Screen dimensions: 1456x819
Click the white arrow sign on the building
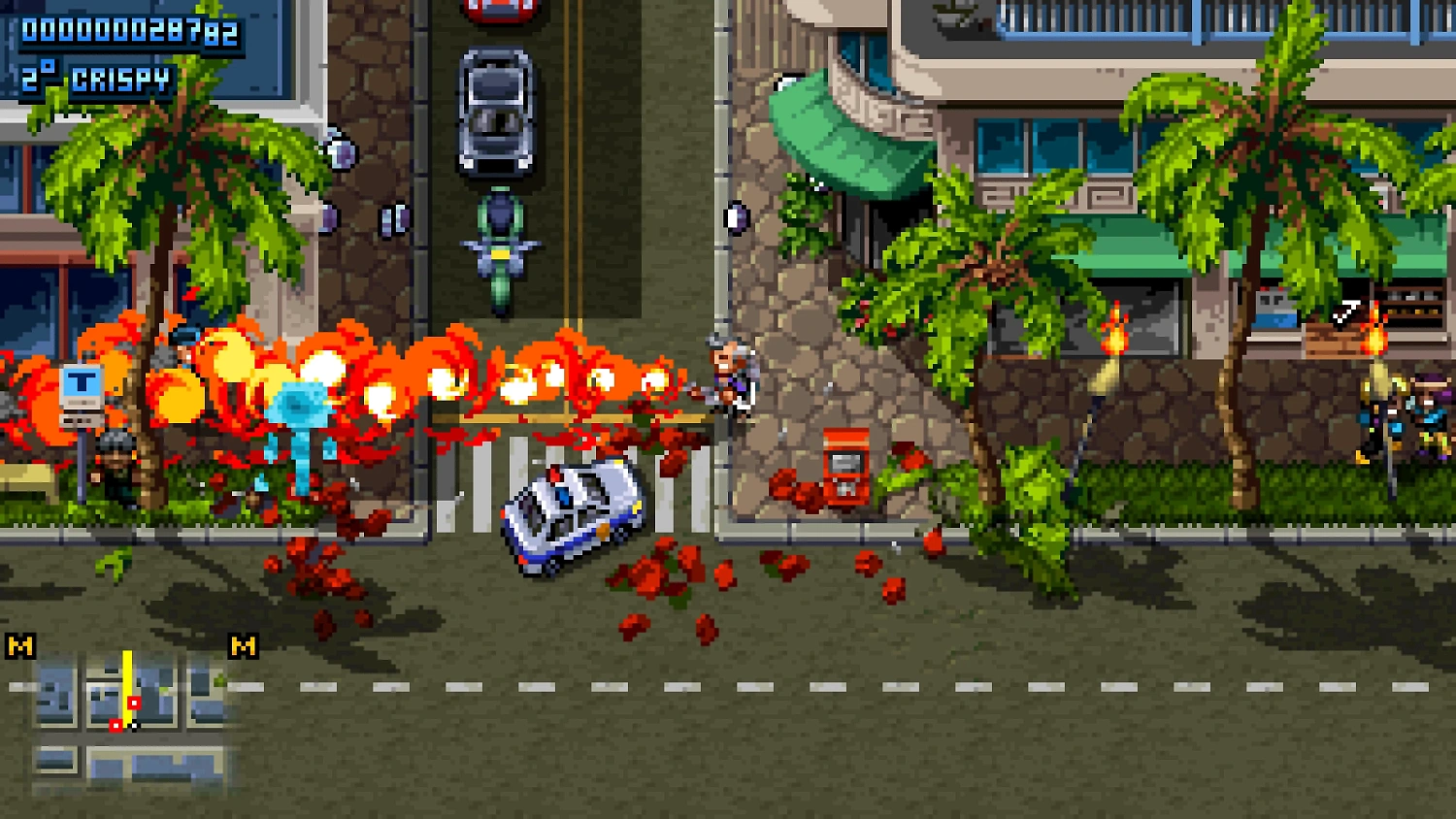1347,311
